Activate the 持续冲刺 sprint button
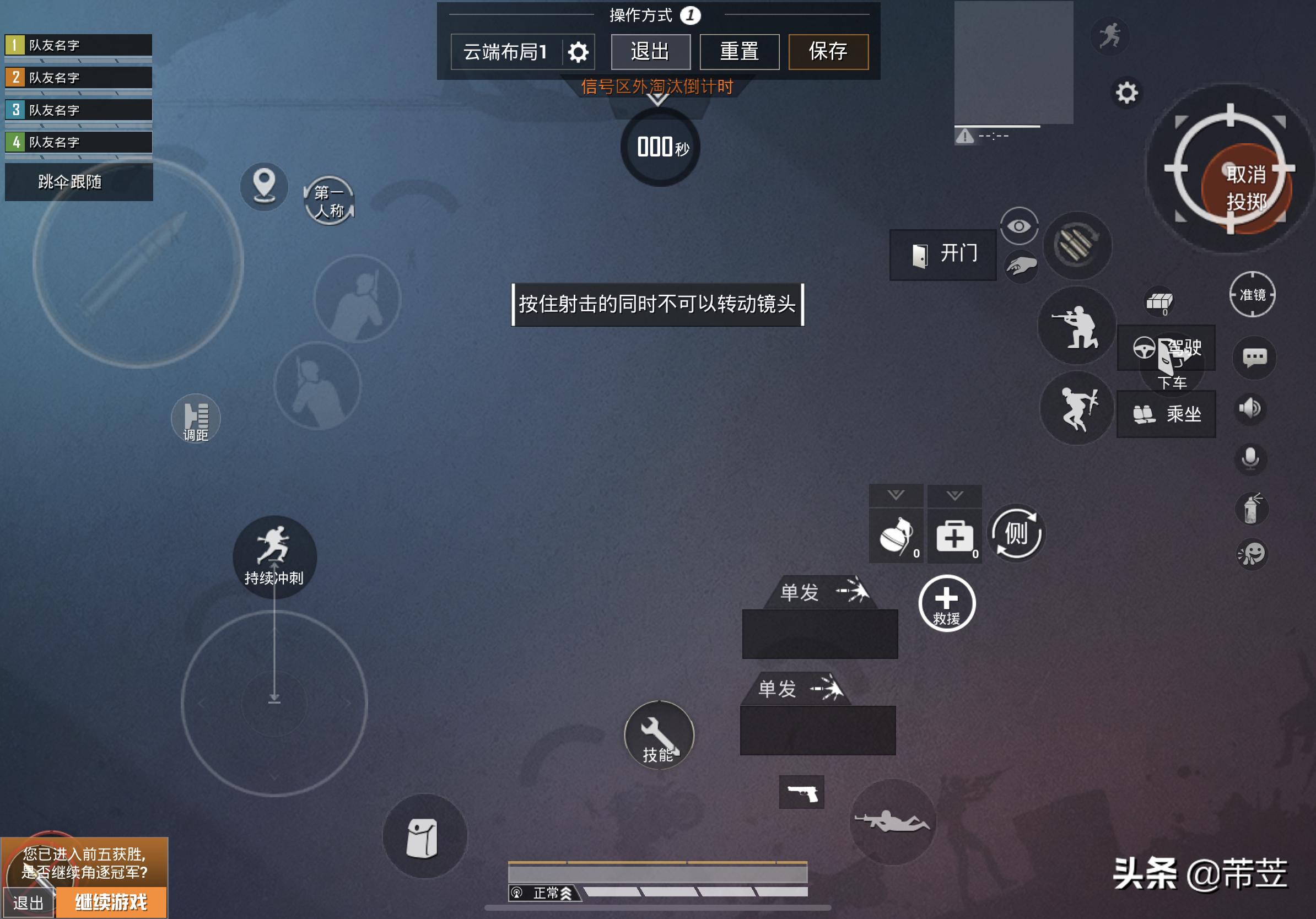1316x919 pixels. 274,556
